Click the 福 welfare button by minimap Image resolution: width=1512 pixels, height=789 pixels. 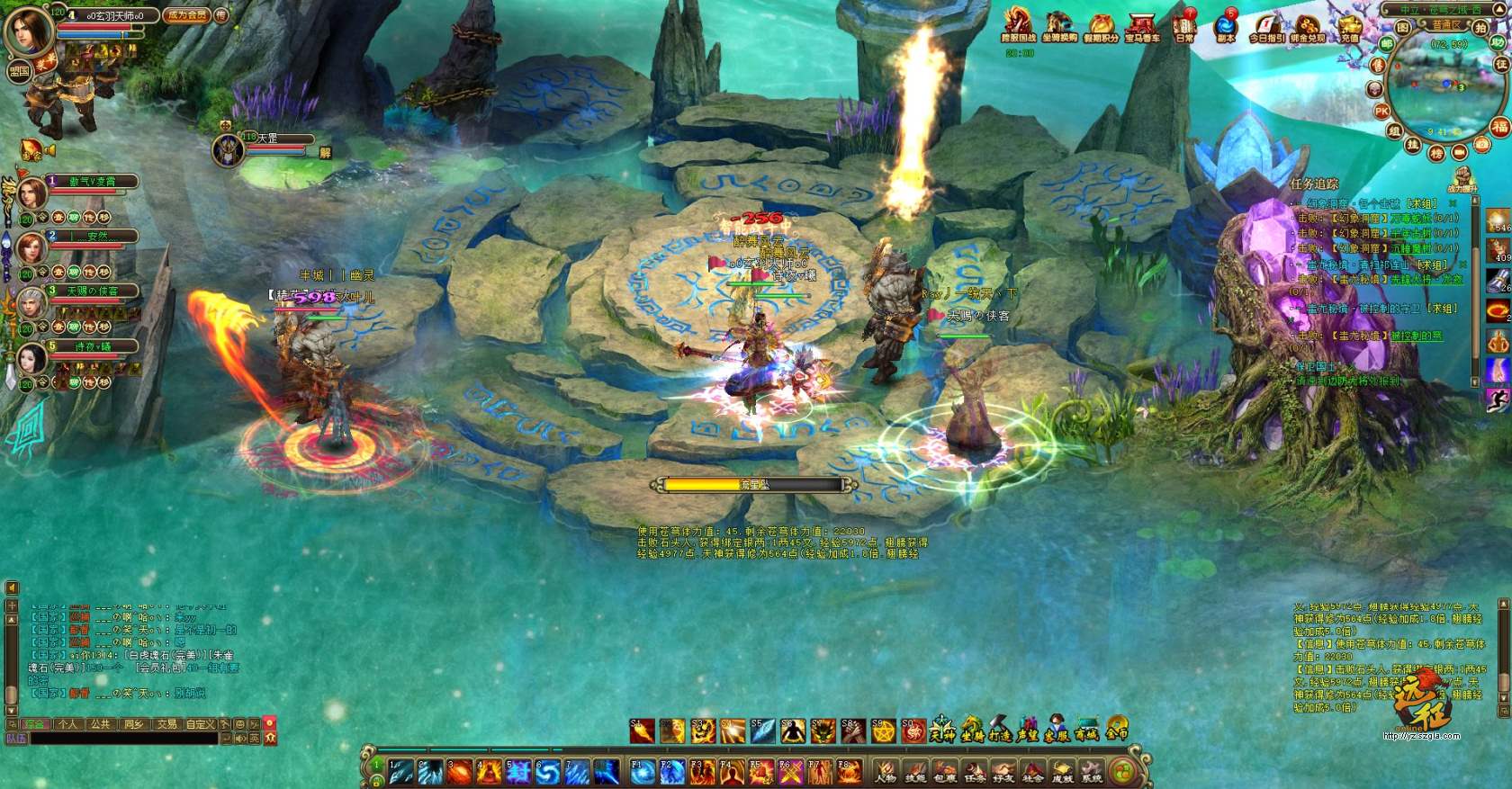tap(1498, 126)
